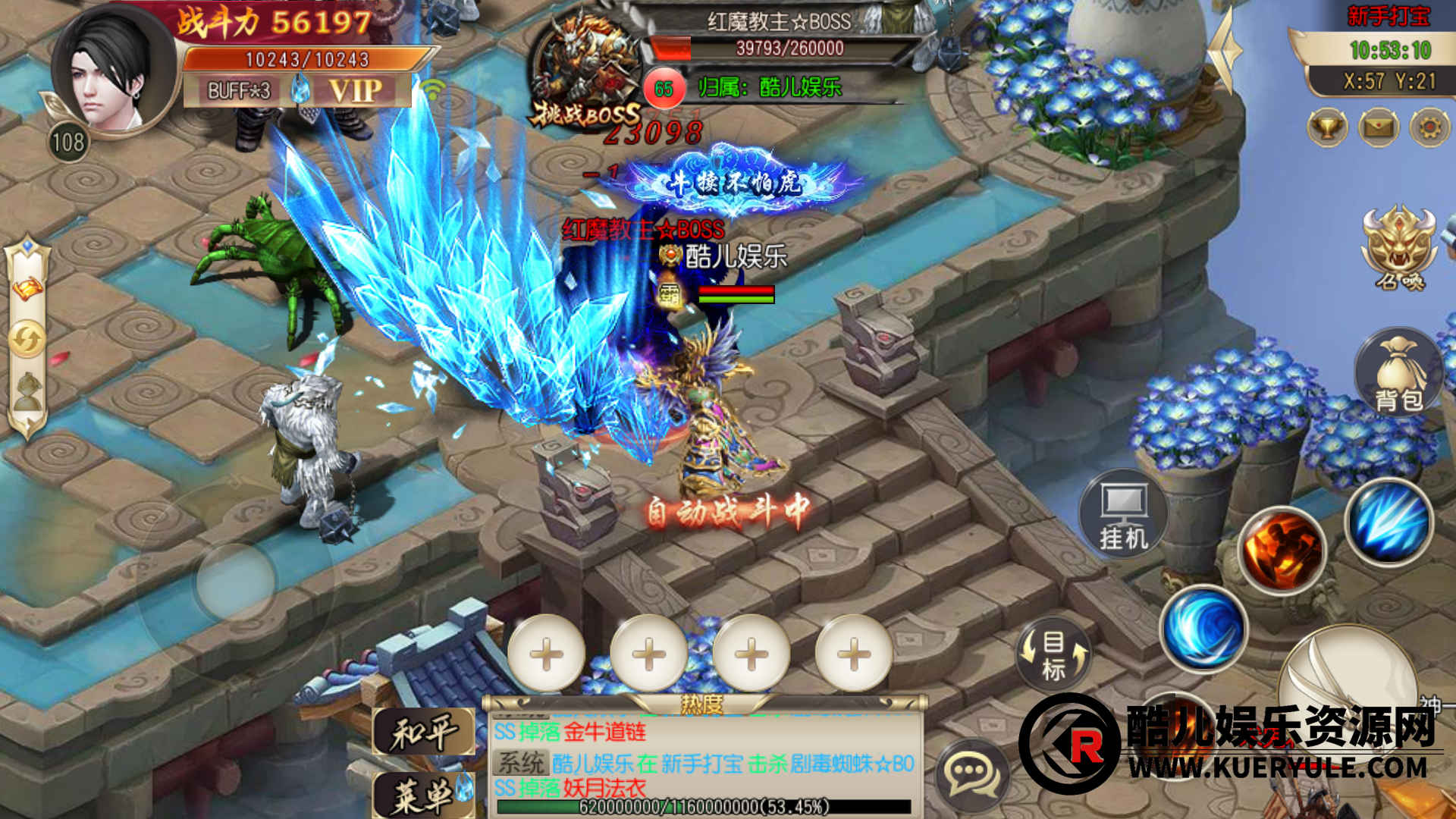Open the gear settings icon
The image size is (1456, 819).
[1429, 127]
